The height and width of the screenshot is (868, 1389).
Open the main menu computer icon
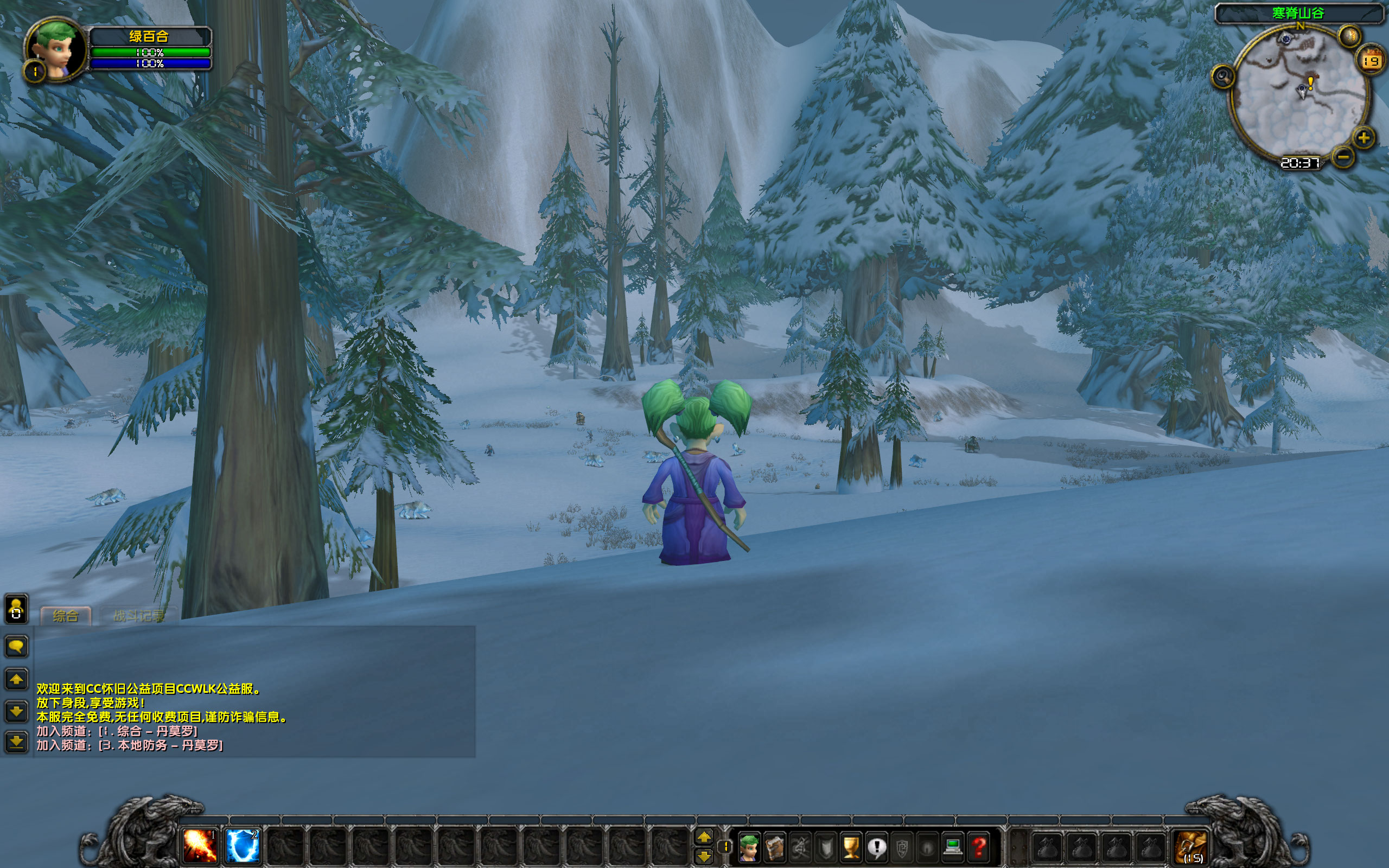click(x=952, y=848)
